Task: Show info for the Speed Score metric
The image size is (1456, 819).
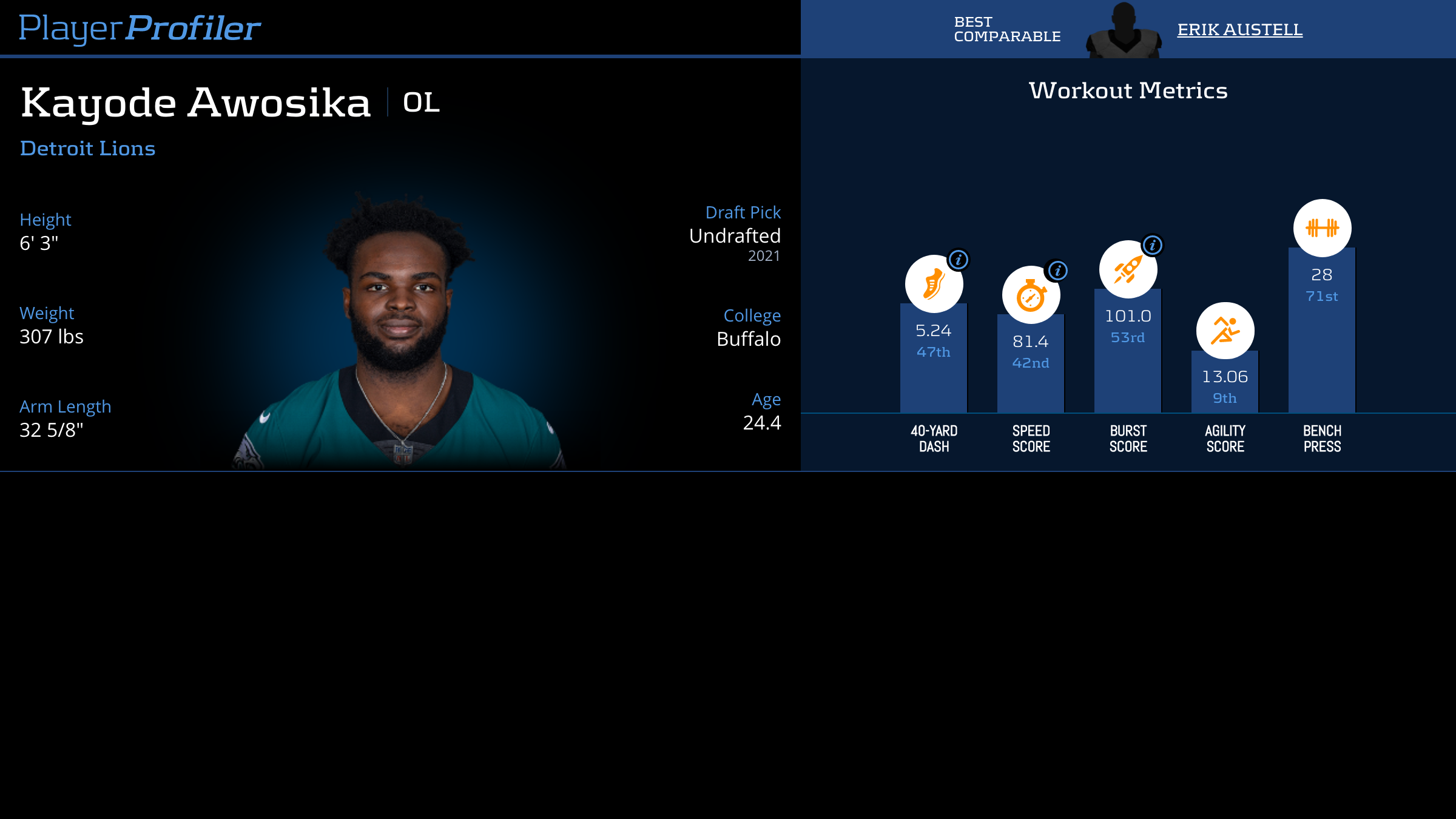Action: click(x=1058, y=271)
